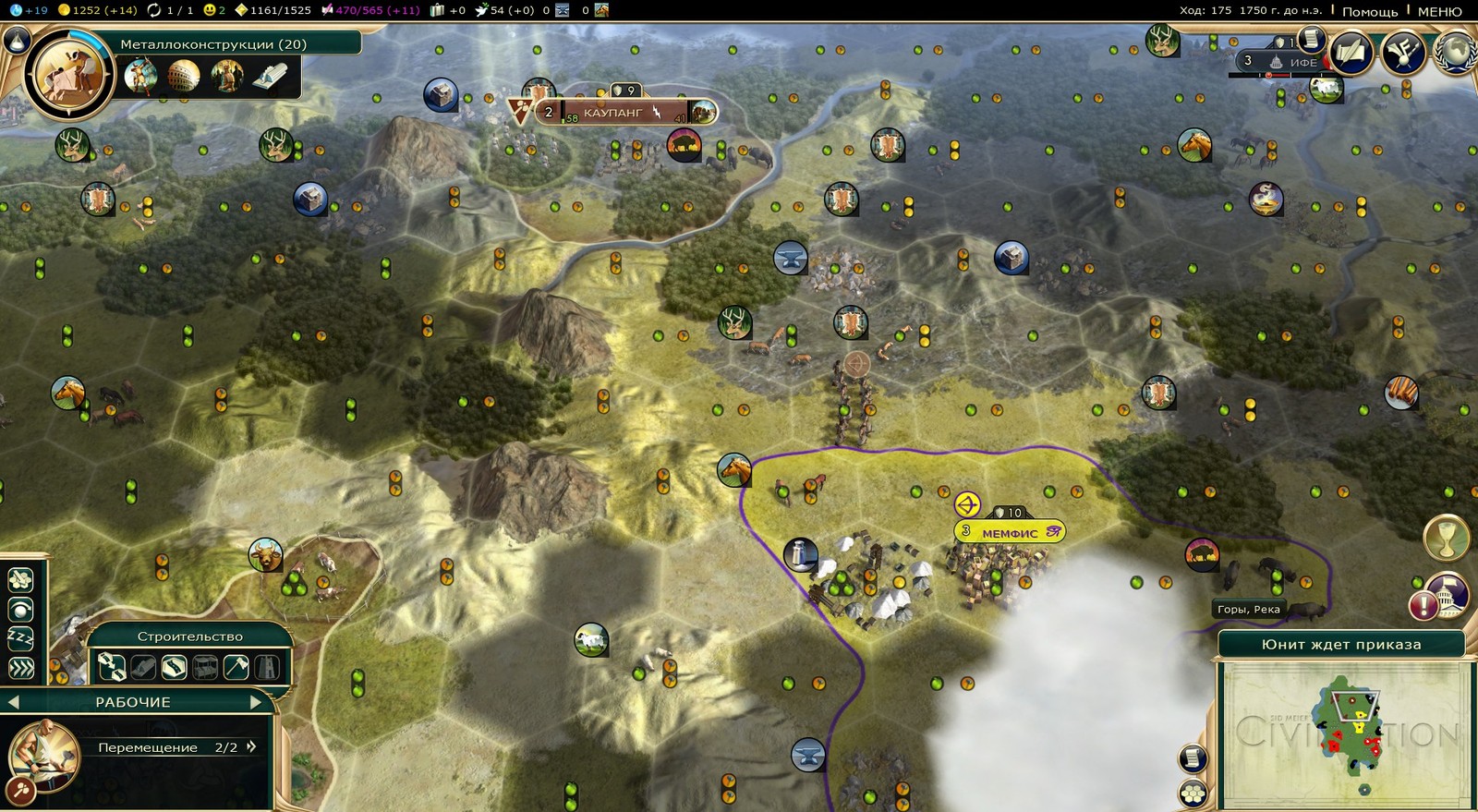This screenshot has width=1478, height=812.
Task: Open the Помощь help link
Action: [1369, 11]
